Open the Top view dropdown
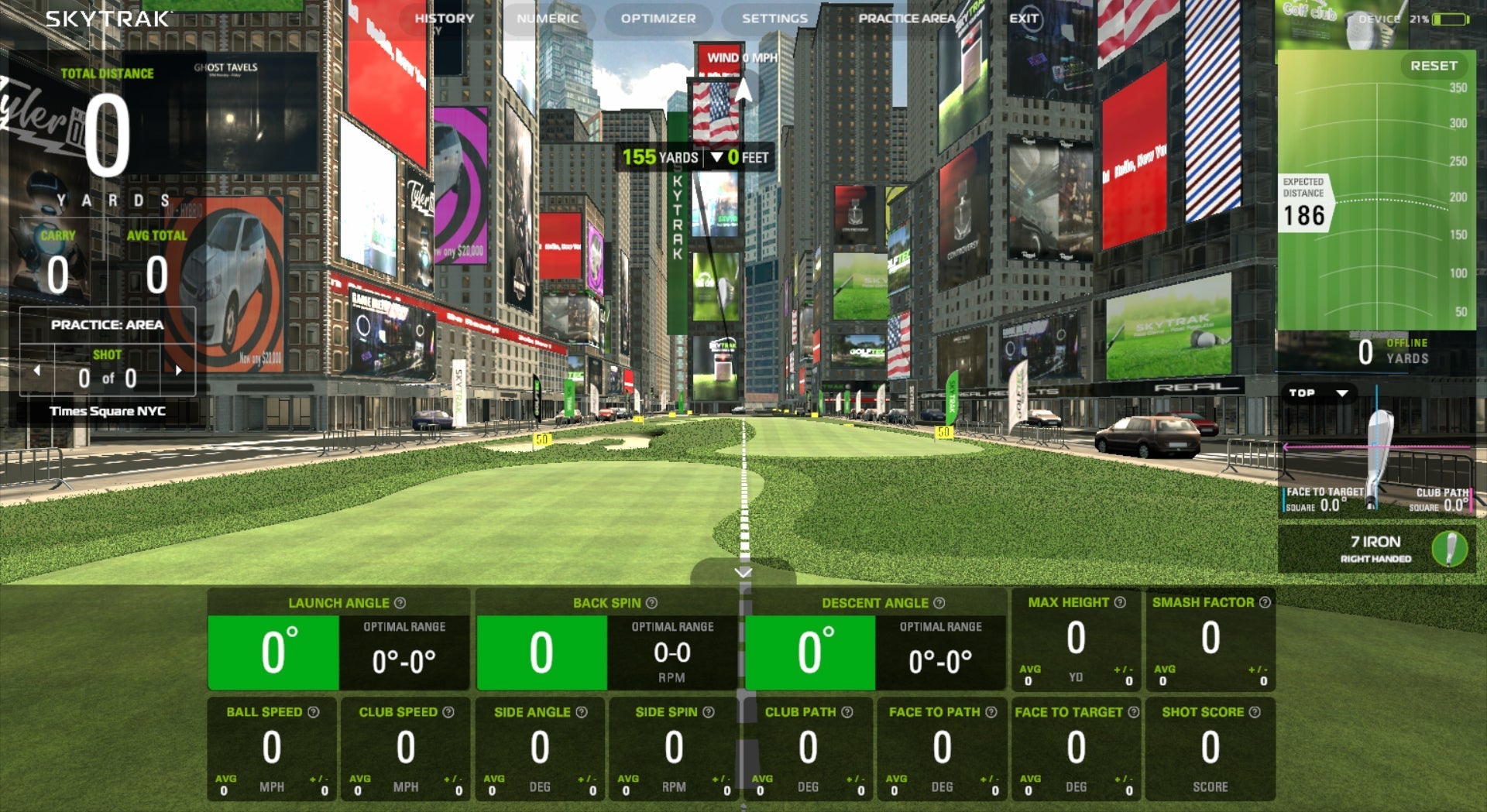The height and width of the screenshot is (812, 1487). (1318, 393)
